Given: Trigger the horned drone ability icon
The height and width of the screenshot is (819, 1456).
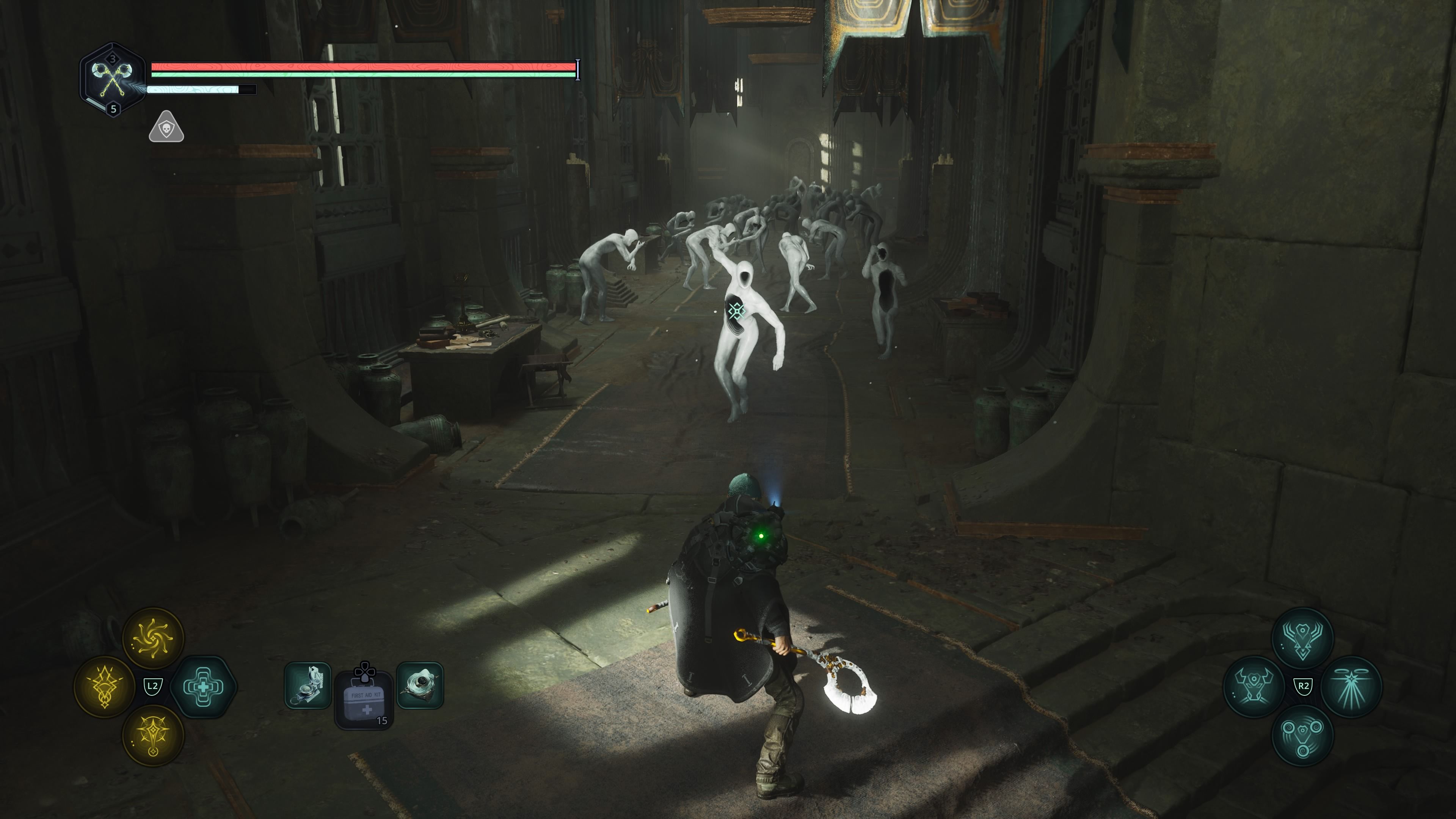Looking at the screenshot, I should coord(1254,687).
